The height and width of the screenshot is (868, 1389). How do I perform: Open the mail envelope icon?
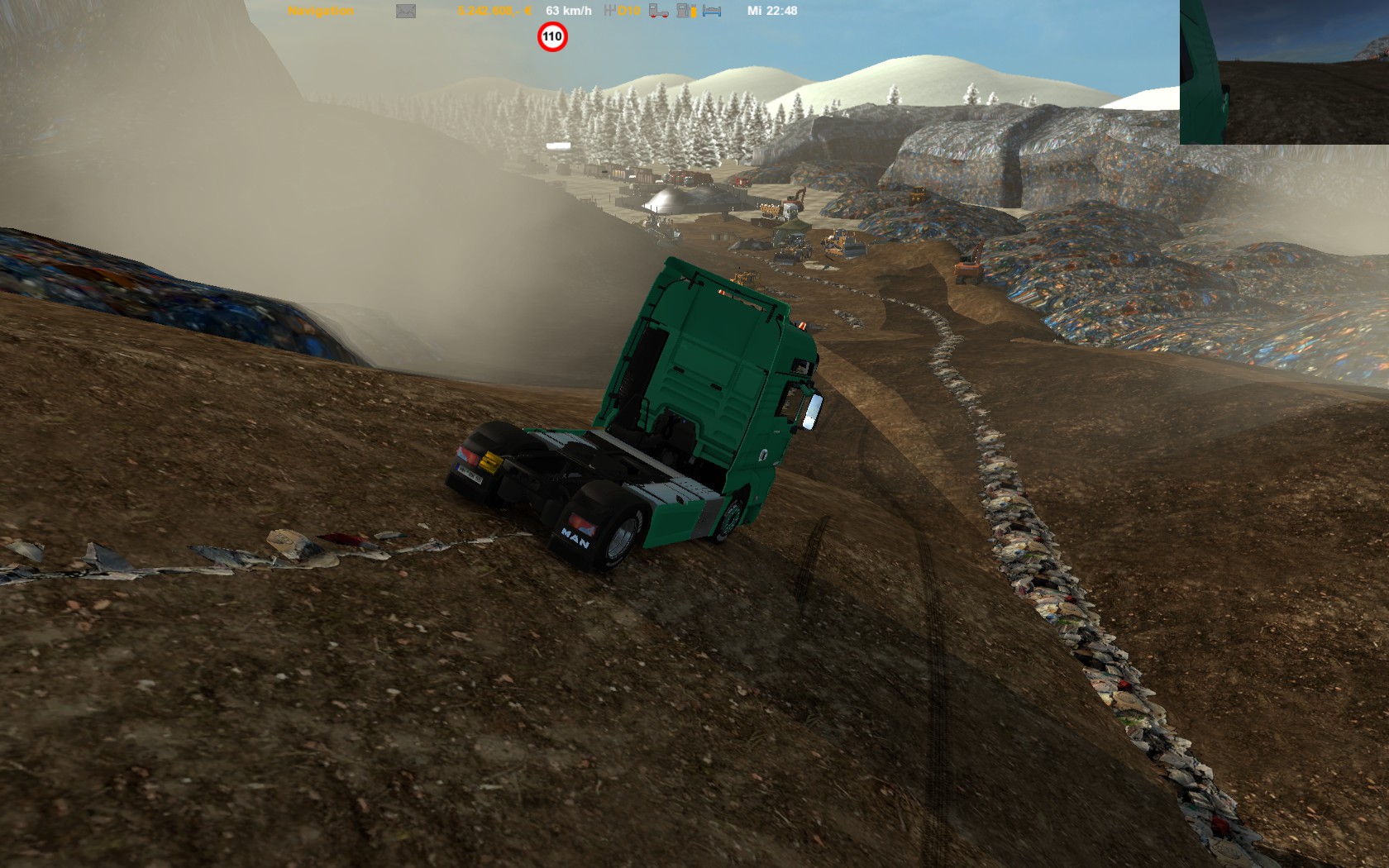tap(406, 11)
